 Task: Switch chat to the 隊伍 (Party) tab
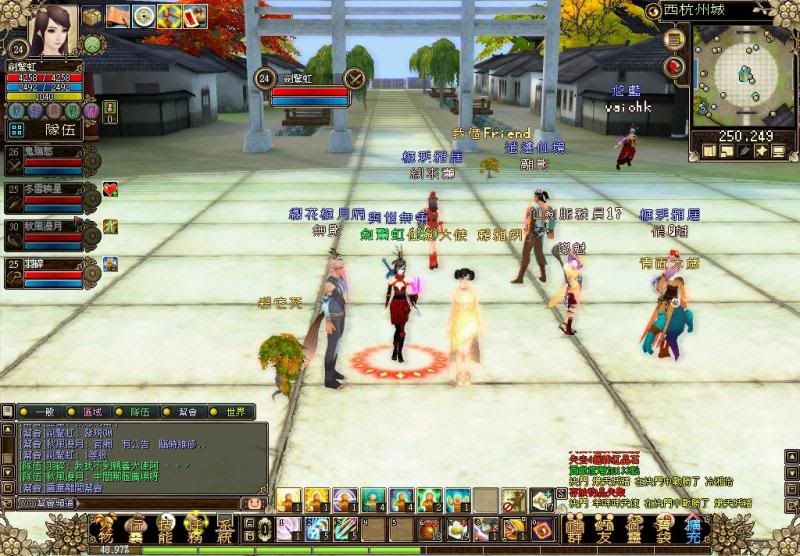pos(138,412)
